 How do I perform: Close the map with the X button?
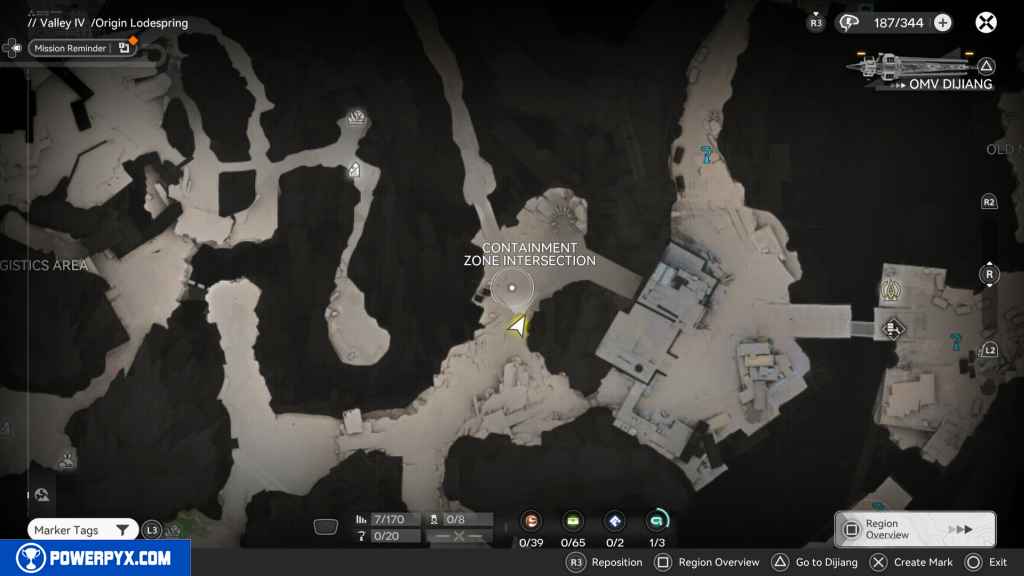[986, 23]
